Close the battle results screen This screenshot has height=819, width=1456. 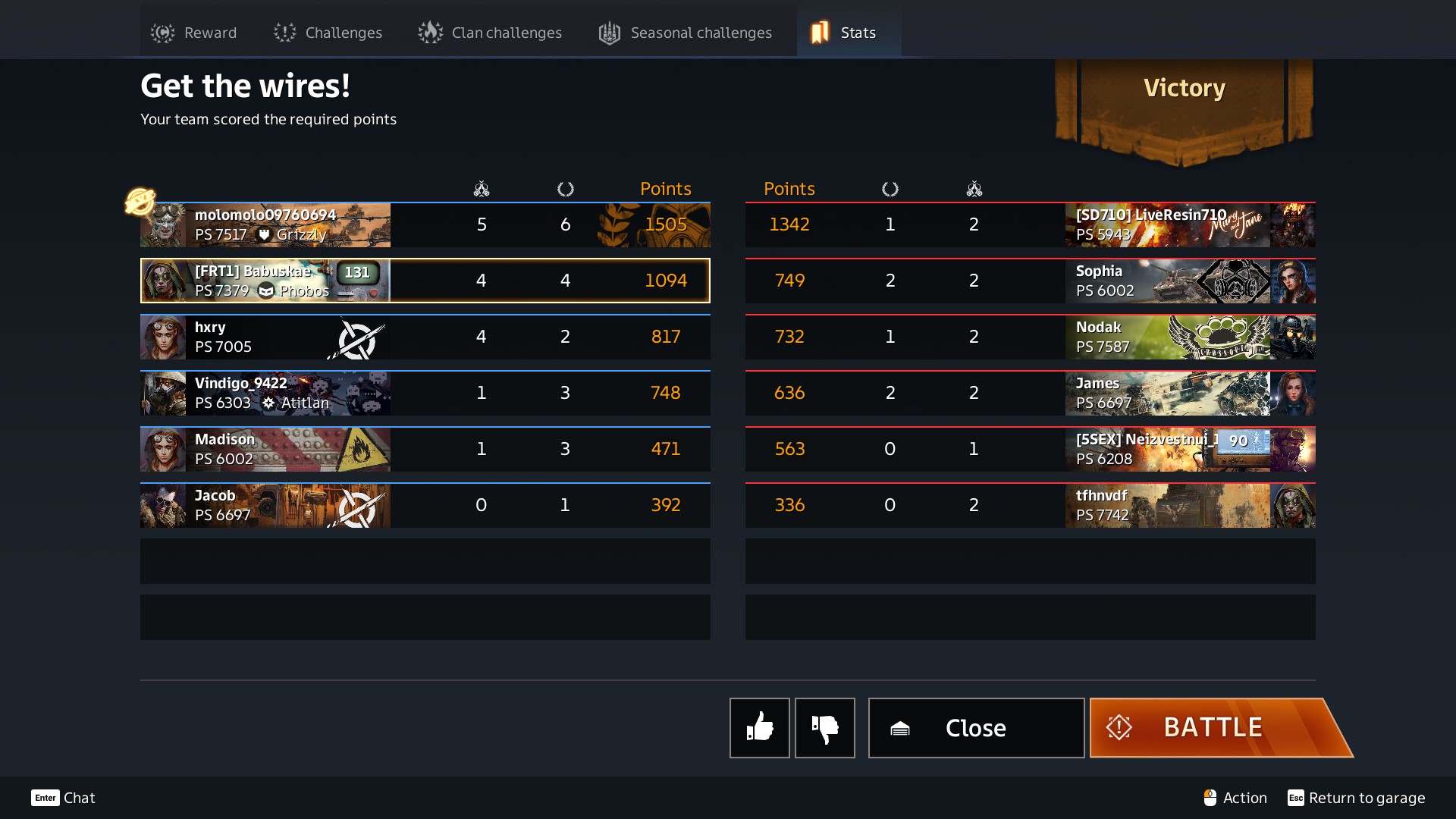(976, 728)
